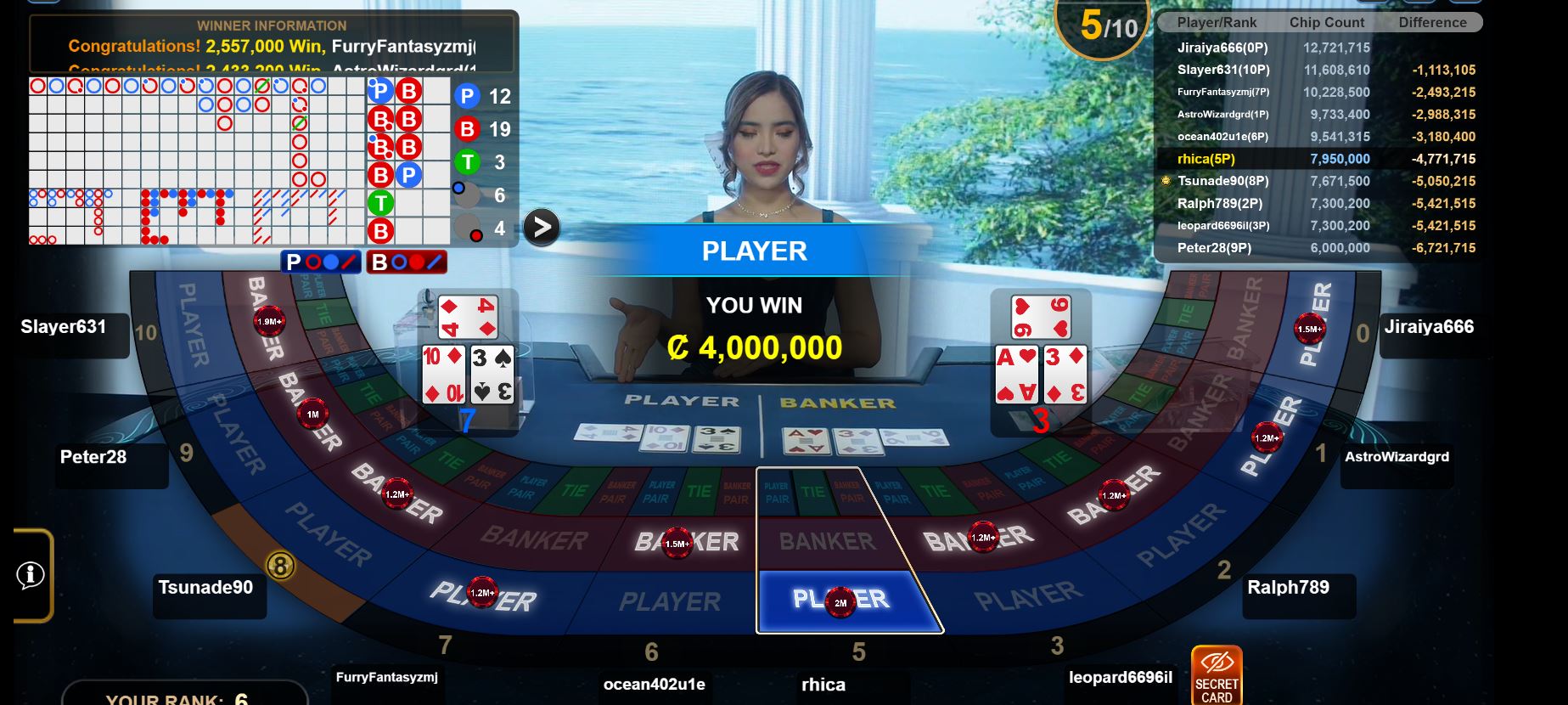Open the Secret Card button
This screenshot has width=1568, height=705.
[x=1216, y=675]
